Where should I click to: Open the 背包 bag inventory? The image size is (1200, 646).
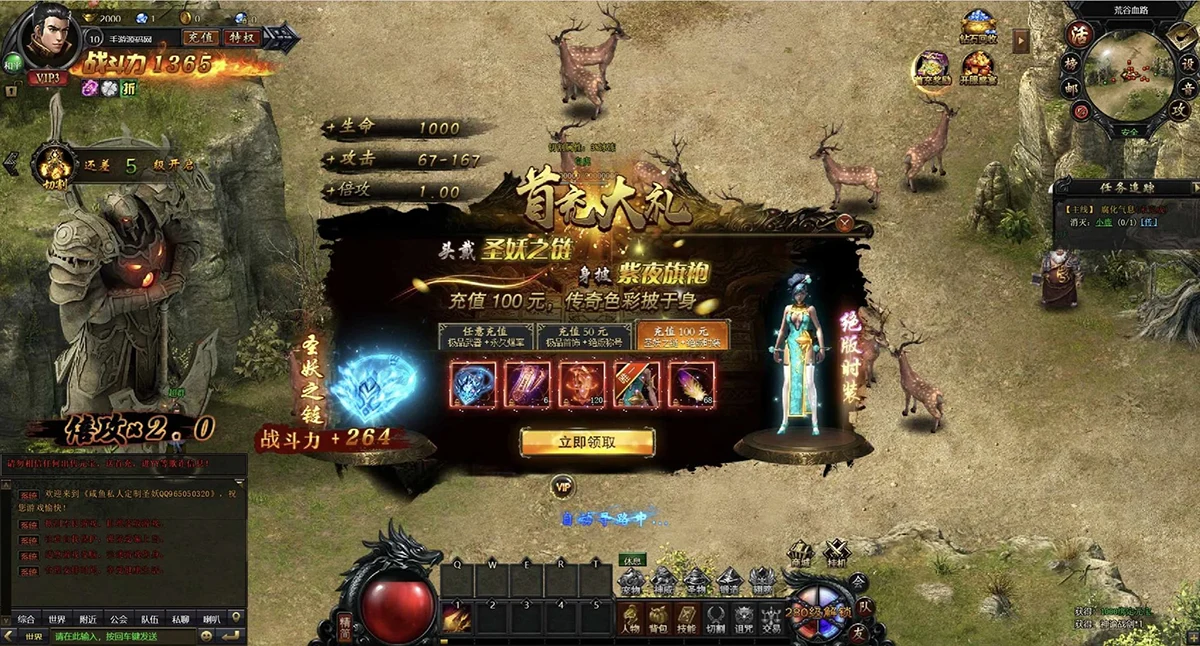coord(658,616)
